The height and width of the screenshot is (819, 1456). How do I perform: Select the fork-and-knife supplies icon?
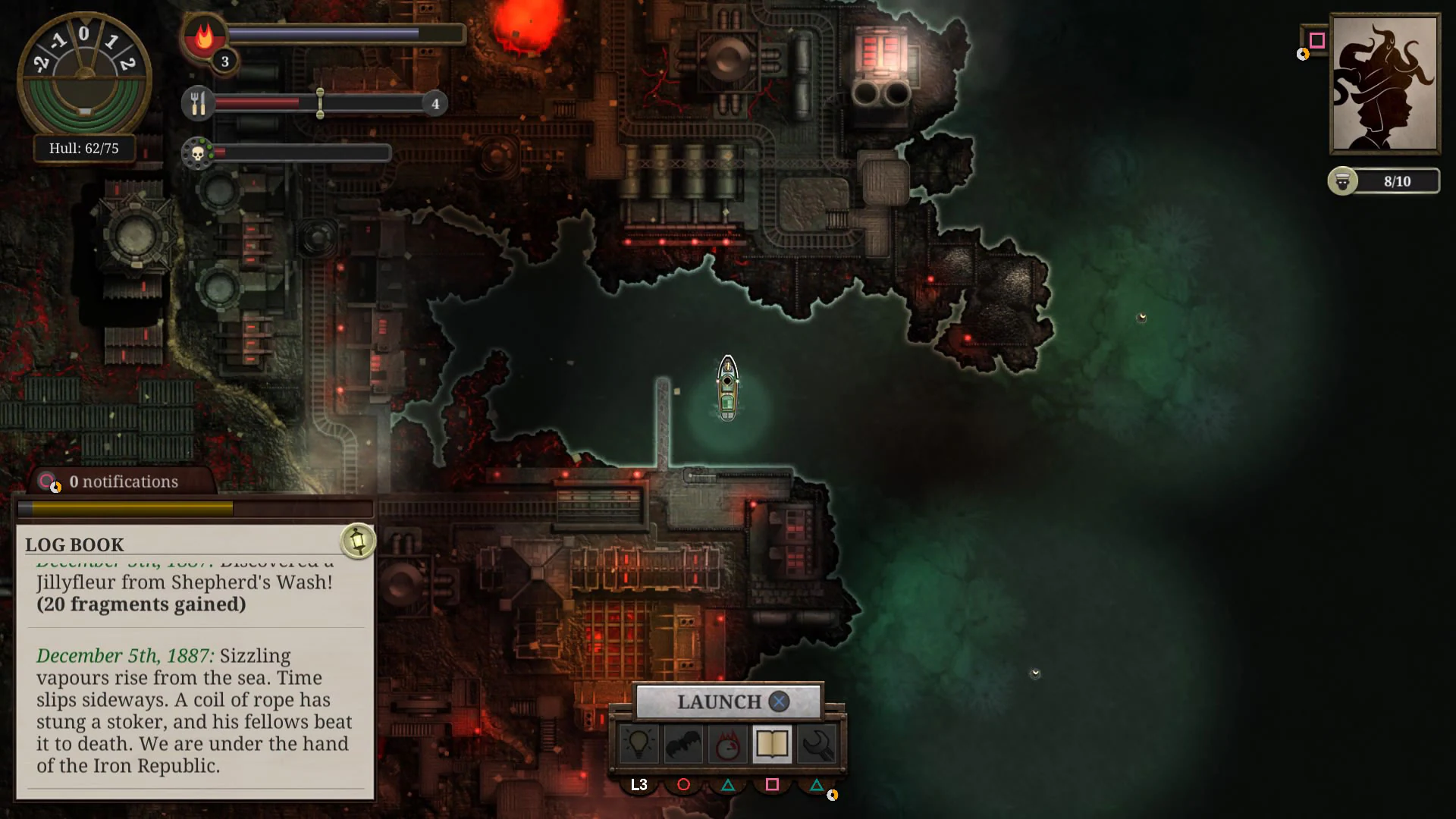point(197,103)
